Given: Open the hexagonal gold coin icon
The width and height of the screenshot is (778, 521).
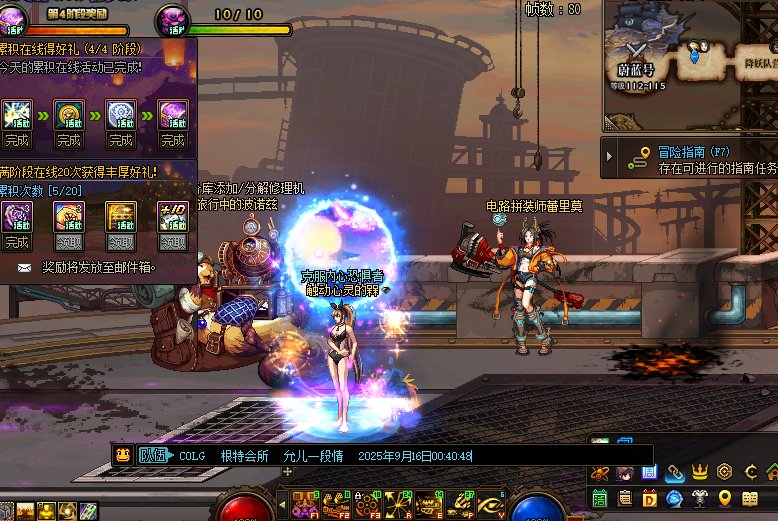Looking at the screenshot, I should point(725,472).
